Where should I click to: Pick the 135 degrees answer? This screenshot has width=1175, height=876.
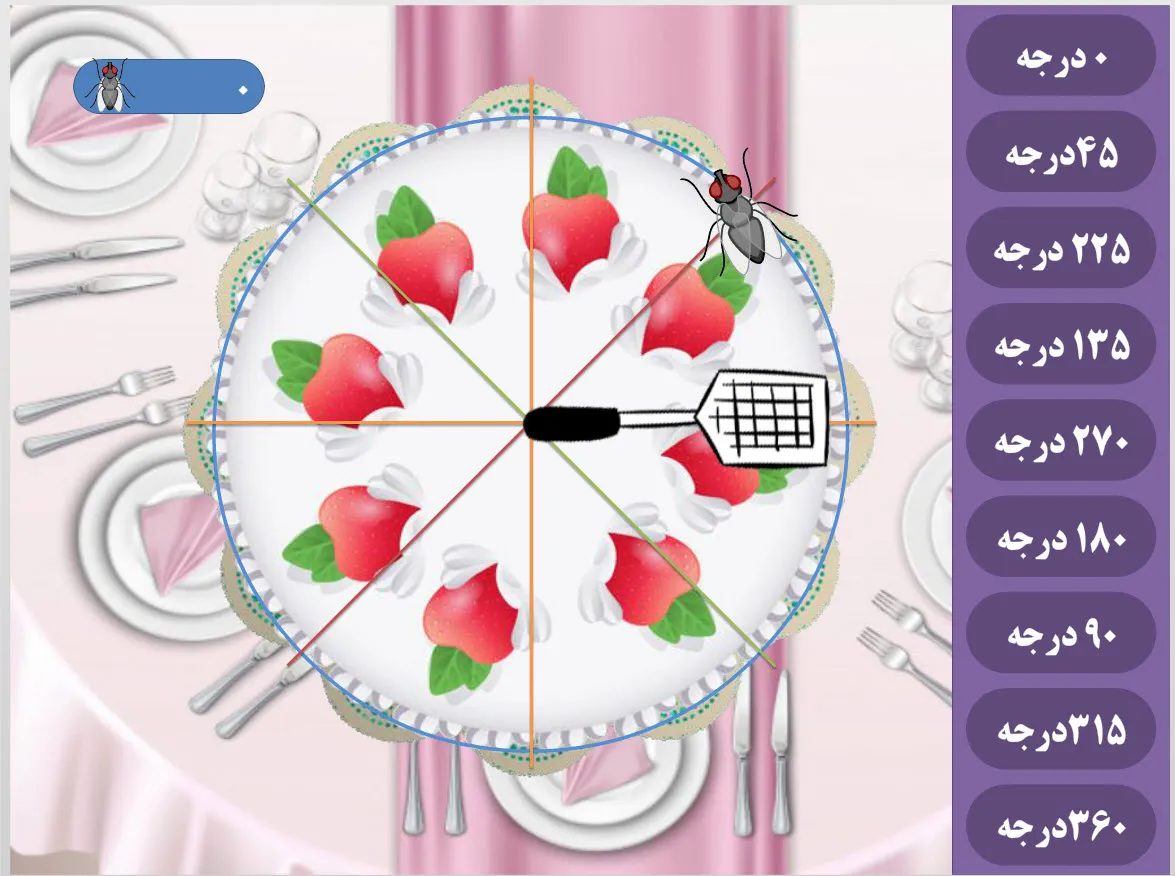pyautogui.click(x=1061, y=345)
